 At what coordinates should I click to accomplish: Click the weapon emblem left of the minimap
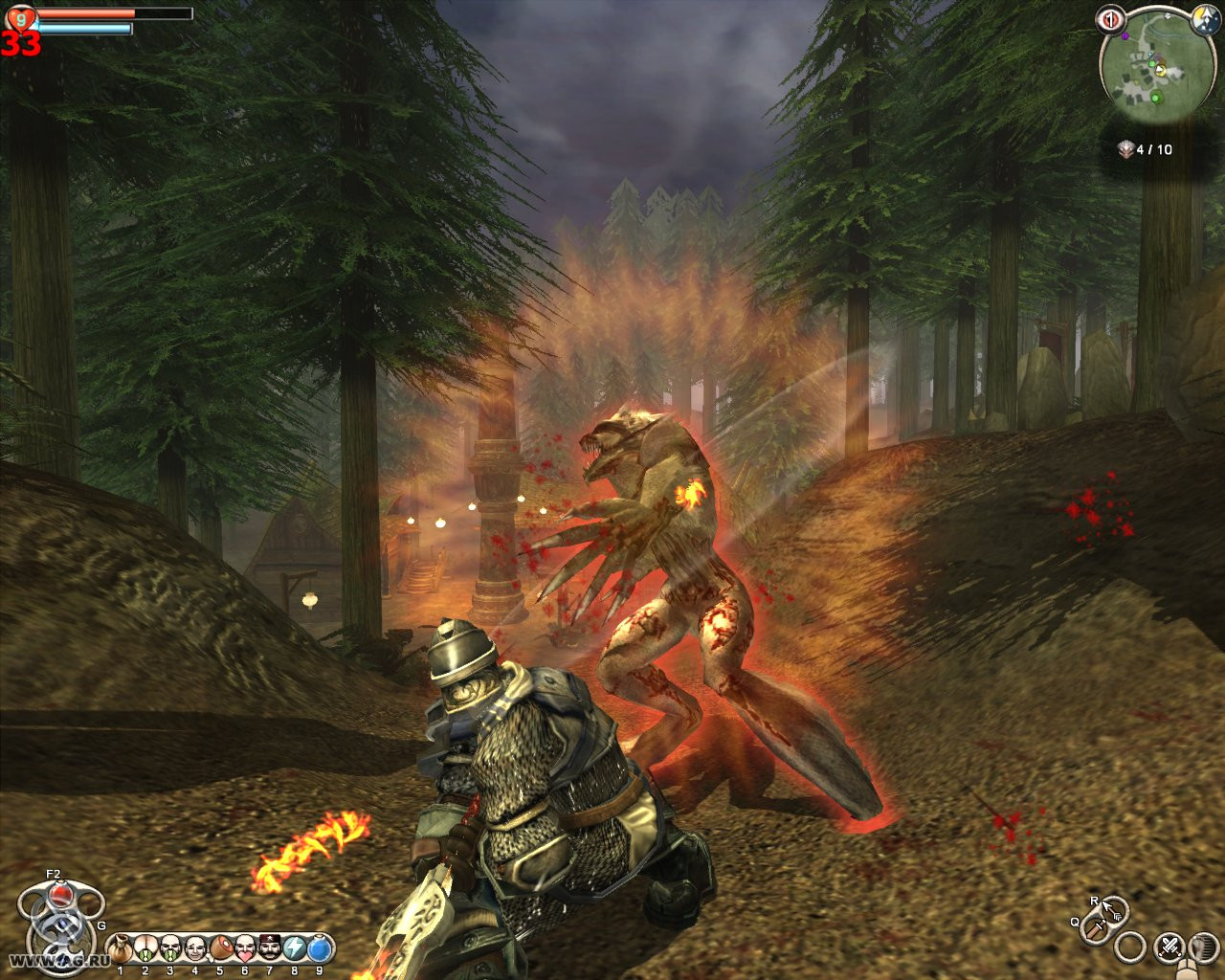point(1110,20)
